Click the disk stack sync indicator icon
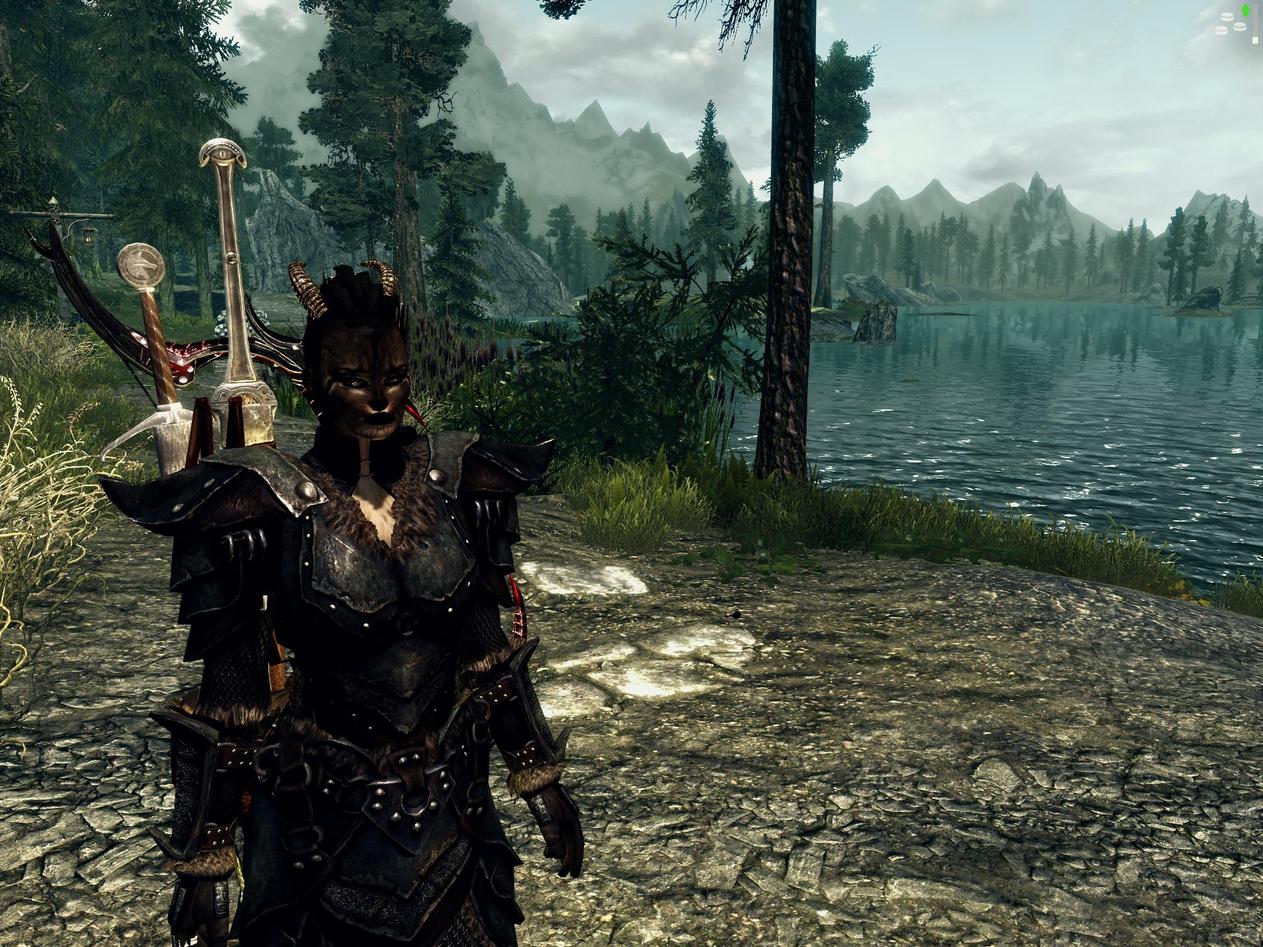This screenshot has height=947, width=1263. pos(1233,24)
